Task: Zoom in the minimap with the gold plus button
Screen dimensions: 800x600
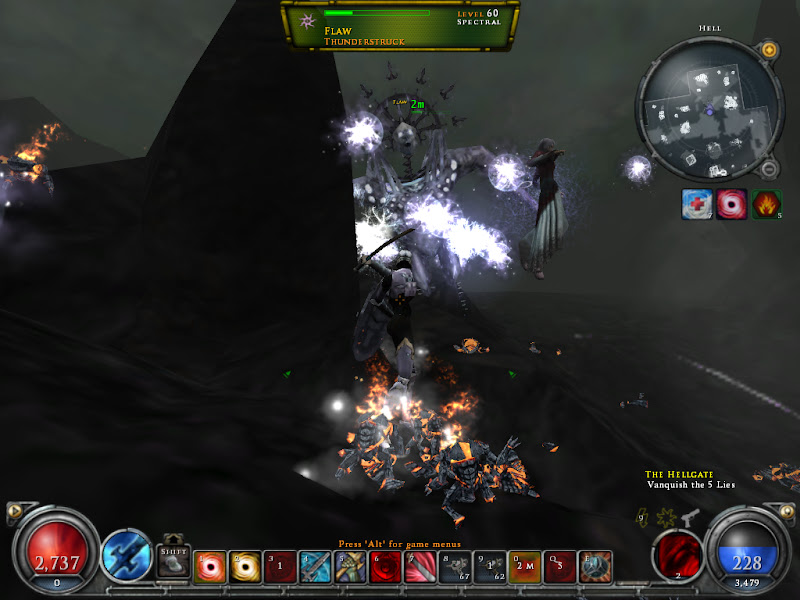Action: (x=768, y=49)
